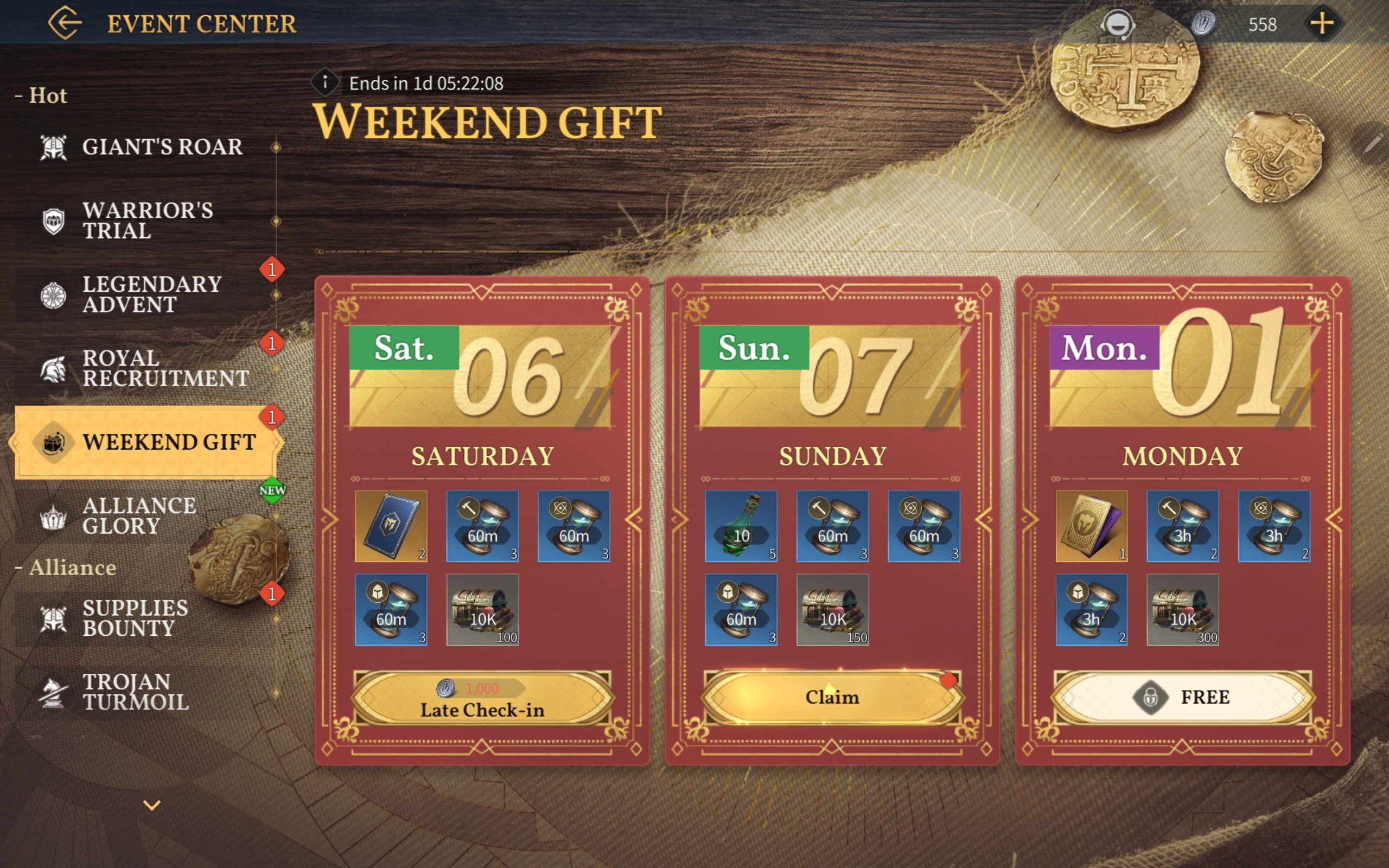Go back using the arrow button
The width and height of the screenshot is (1389, 868).
click(x=64, y=23)
